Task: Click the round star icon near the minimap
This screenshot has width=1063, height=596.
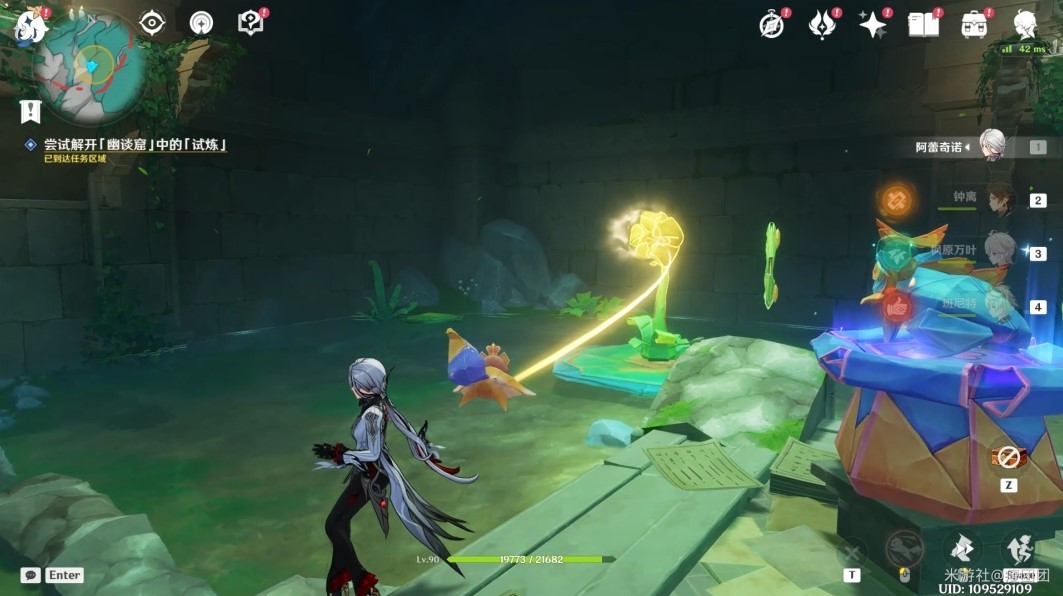Action: [x=201, y=23]
